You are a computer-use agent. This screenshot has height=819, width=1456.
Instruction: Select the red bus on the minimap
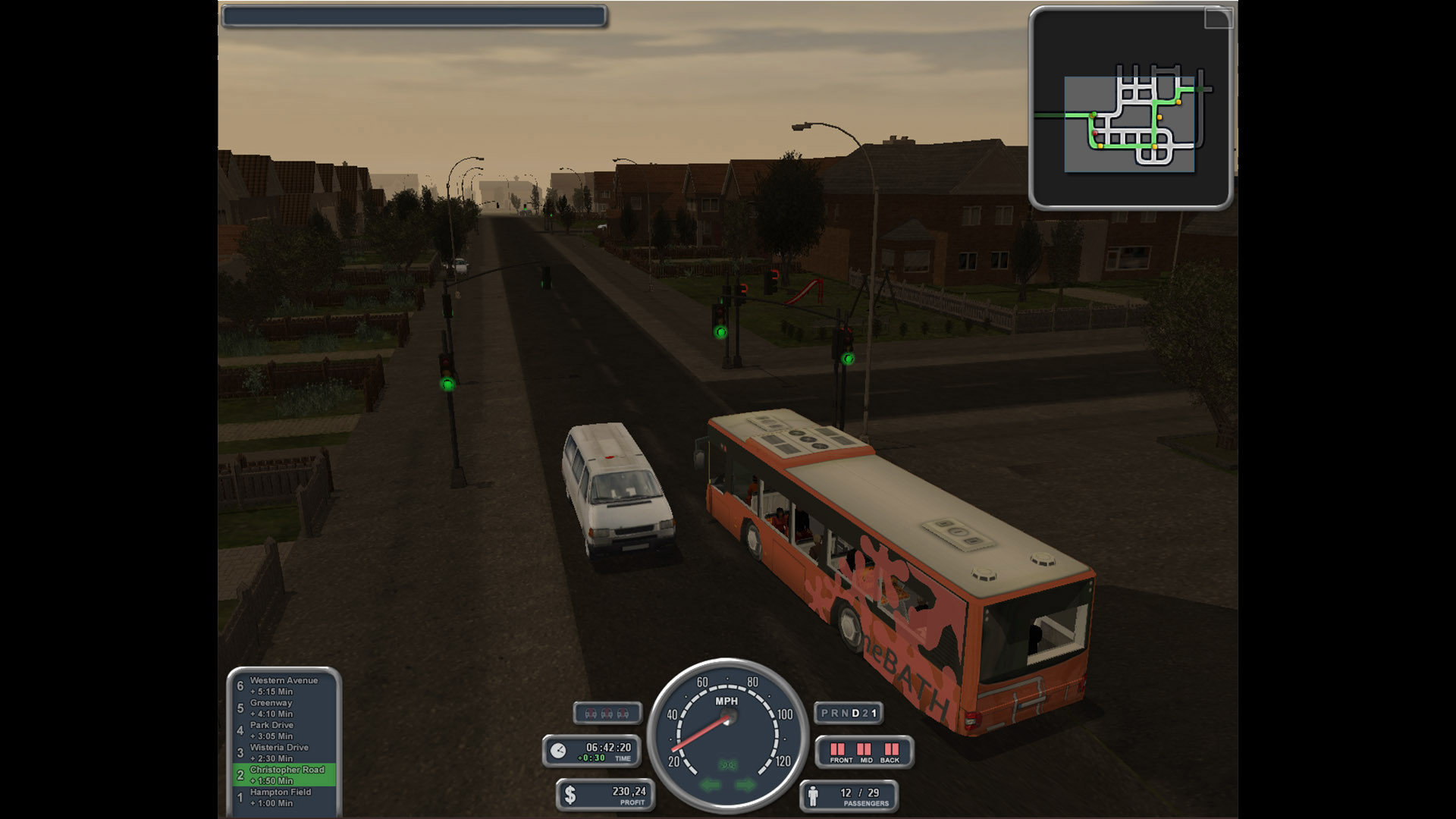(1095, 133)
